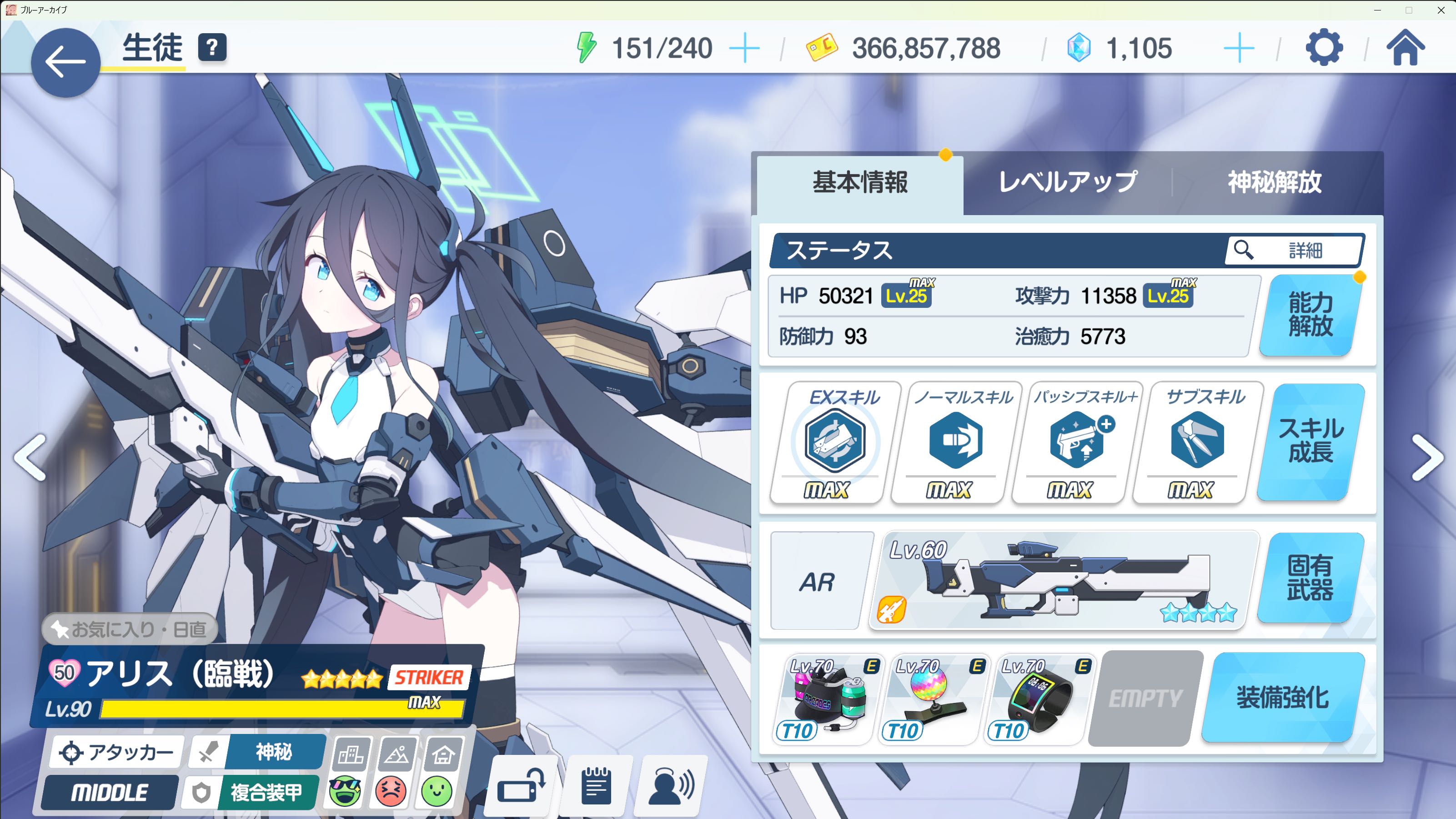View the previous student with left arrow
This screenshot has height=819, width=1456.
[30, 457]
